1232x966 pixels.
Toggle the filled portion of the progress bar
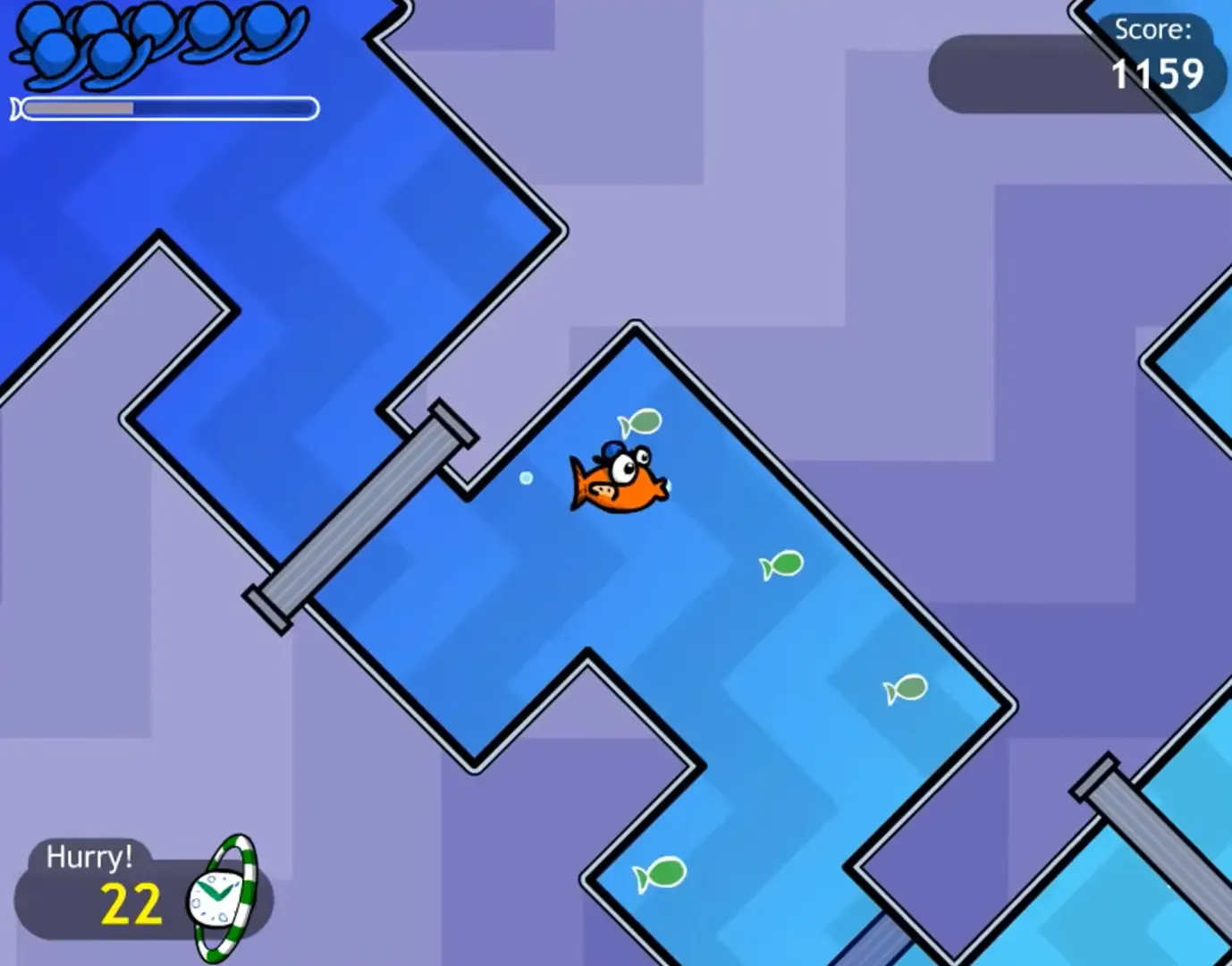tap(80, 108)
